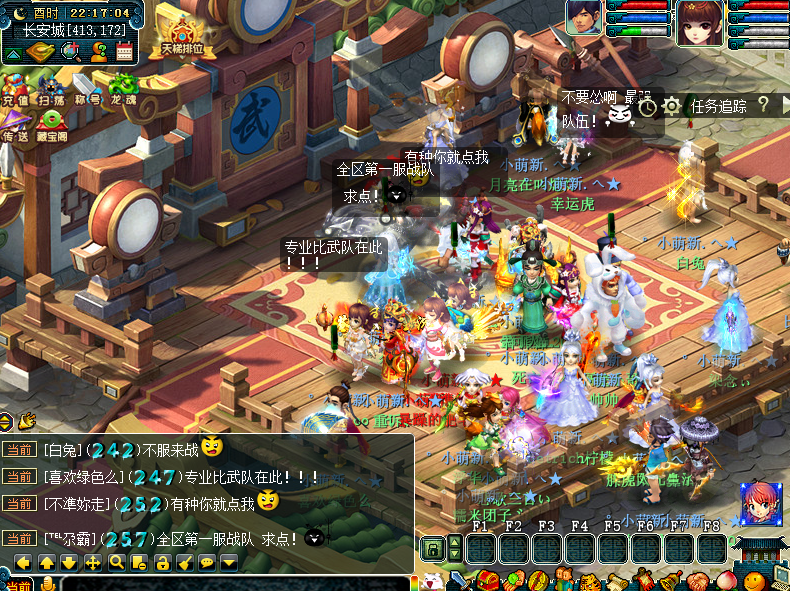Click the red-haired pet portrait

[x=760, y=503]
